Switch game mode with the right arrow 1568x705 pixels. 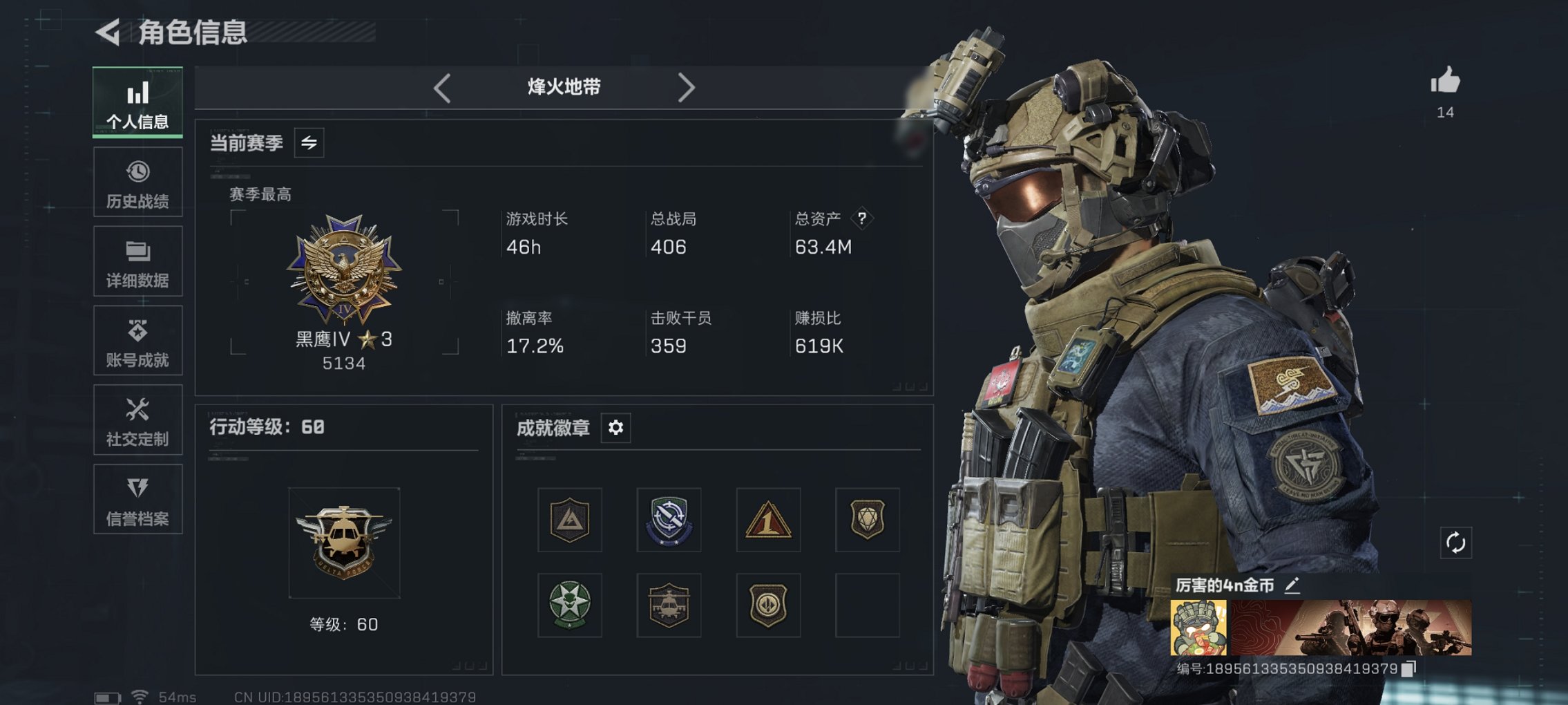687,87
